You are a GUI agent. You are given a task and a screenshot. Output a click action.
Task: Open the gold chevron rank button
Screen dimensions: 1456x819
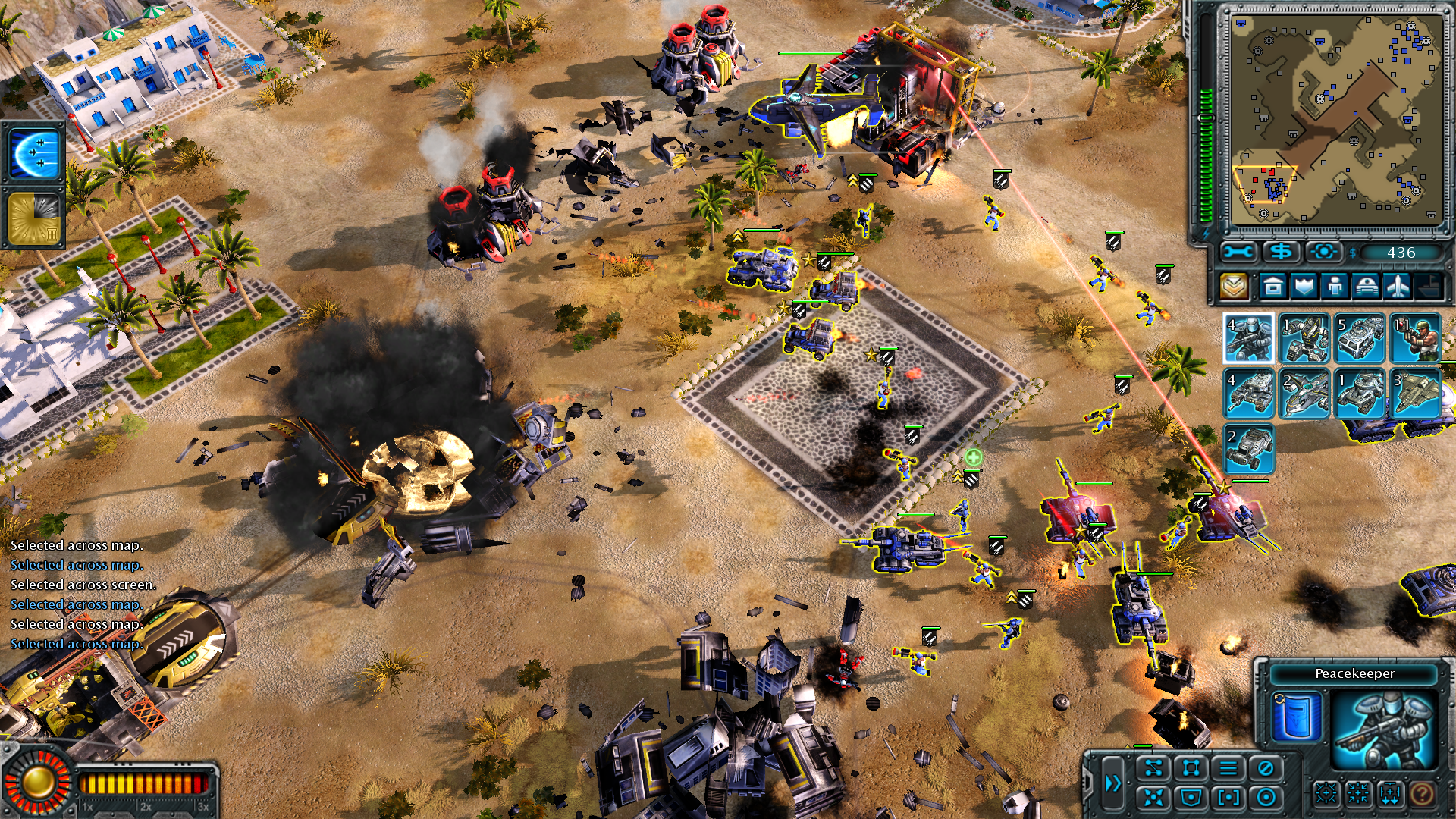click(x=1234, y=287)
